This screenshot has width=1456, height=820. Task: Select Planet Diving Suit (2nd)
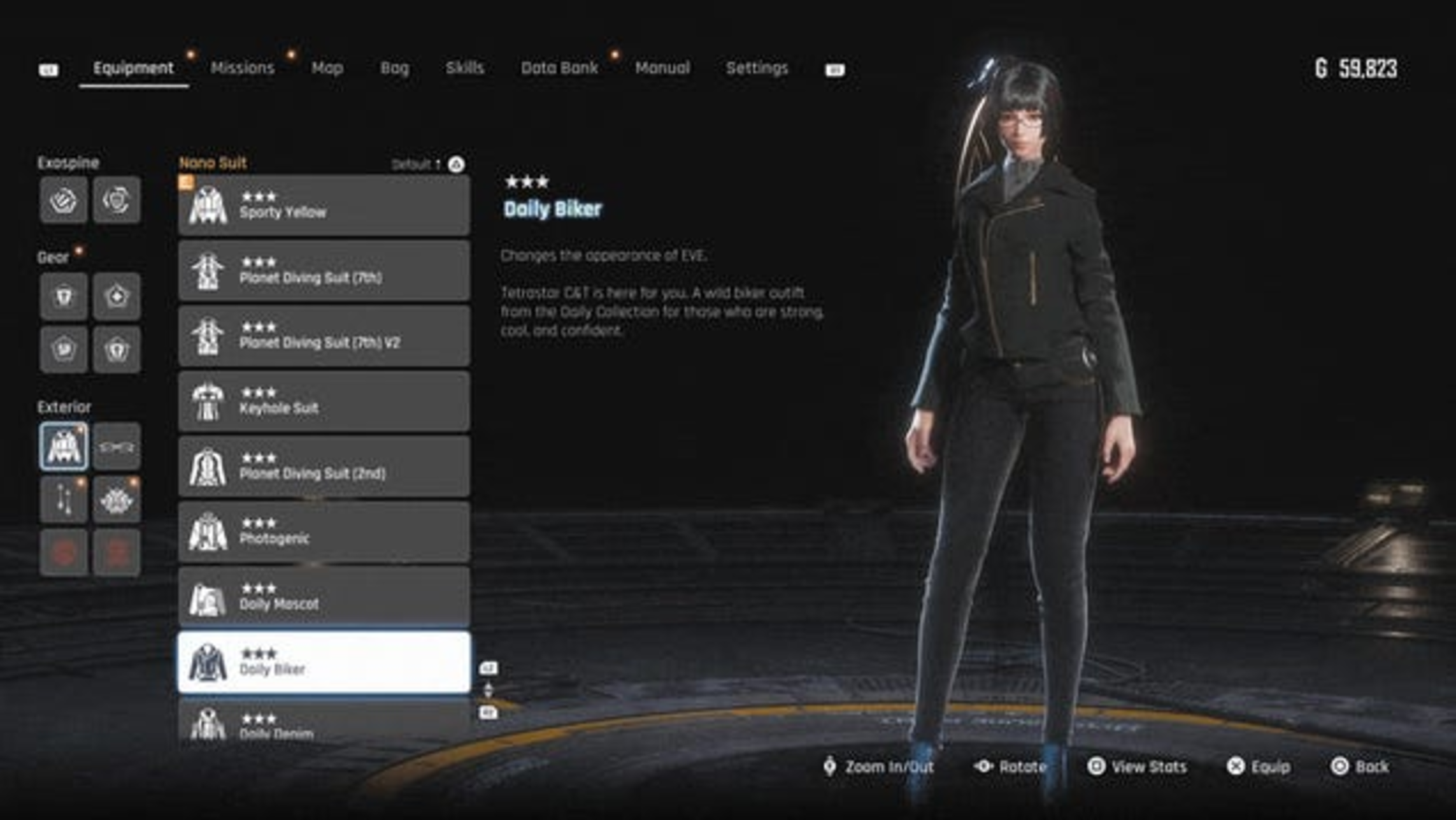click(324, 467)
